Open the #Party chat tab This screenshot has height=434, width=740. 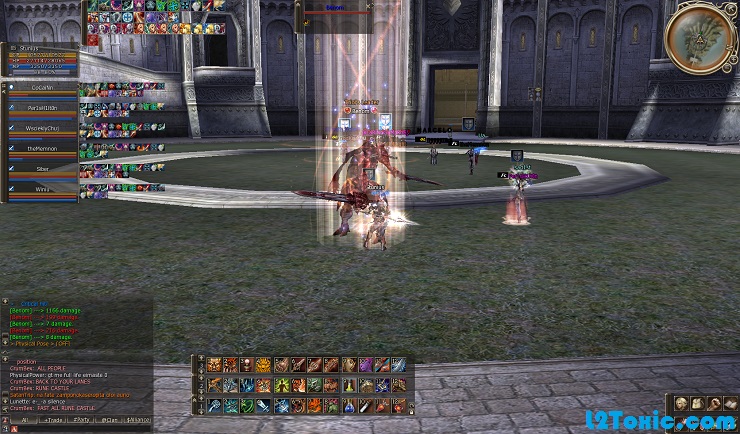[82, 420]
